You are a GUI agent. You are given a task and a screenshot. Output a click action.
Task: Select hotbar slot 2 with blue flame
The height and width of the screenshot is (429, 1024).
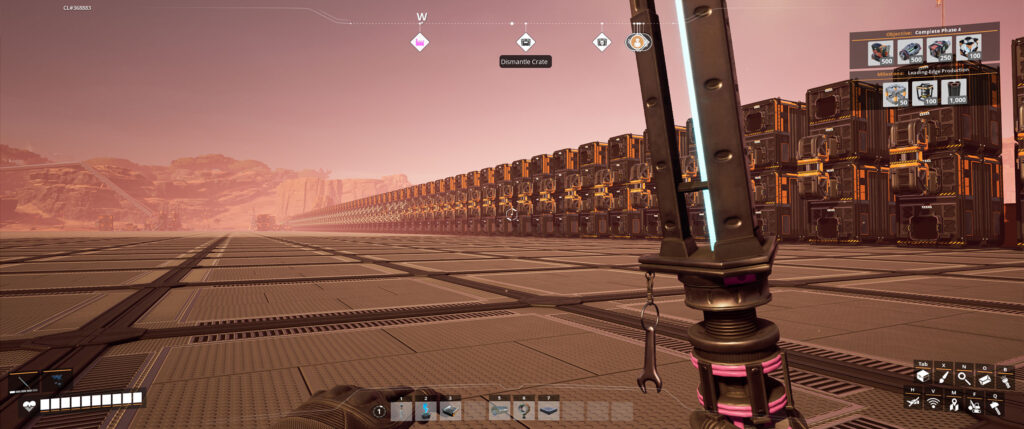[427, 410]
